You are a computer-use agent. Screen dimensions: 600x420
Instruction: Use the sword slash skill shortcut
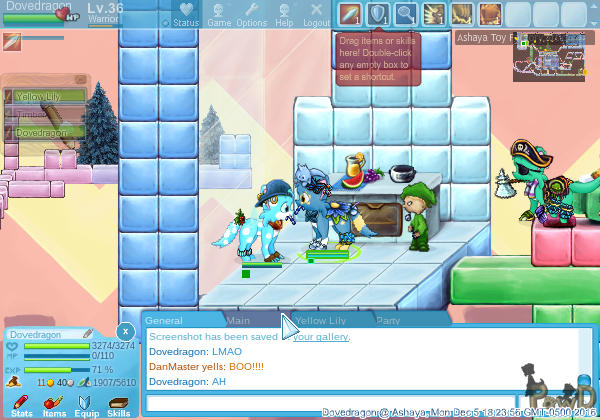tap(349, 14)
